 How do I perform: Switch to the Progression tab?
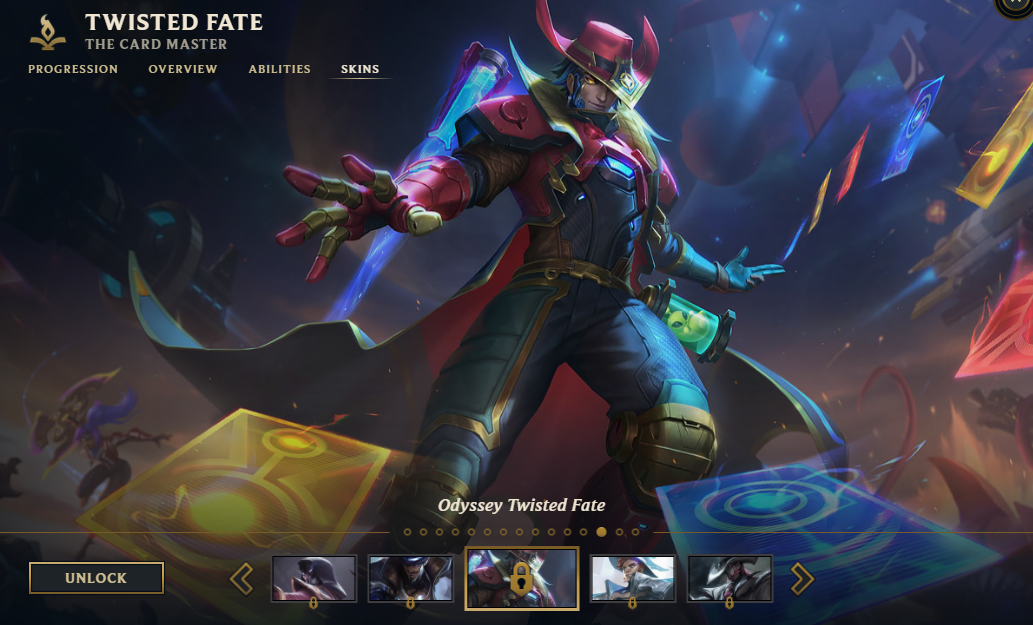[x=73, y=69]
